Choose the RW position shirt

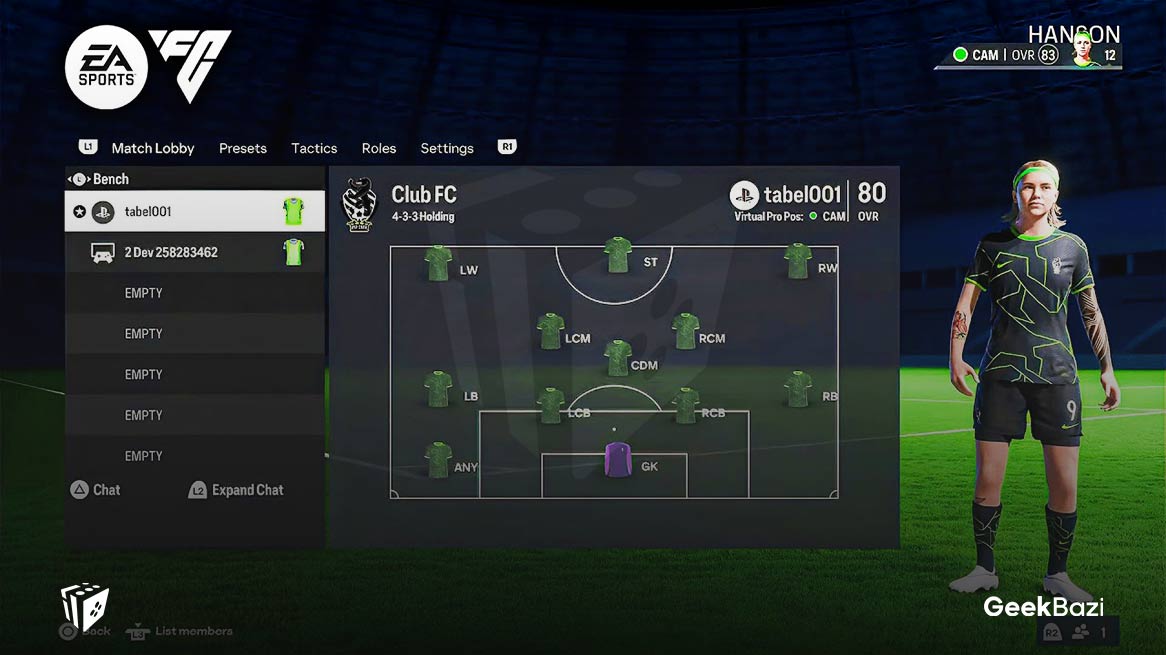pos(797,261)
